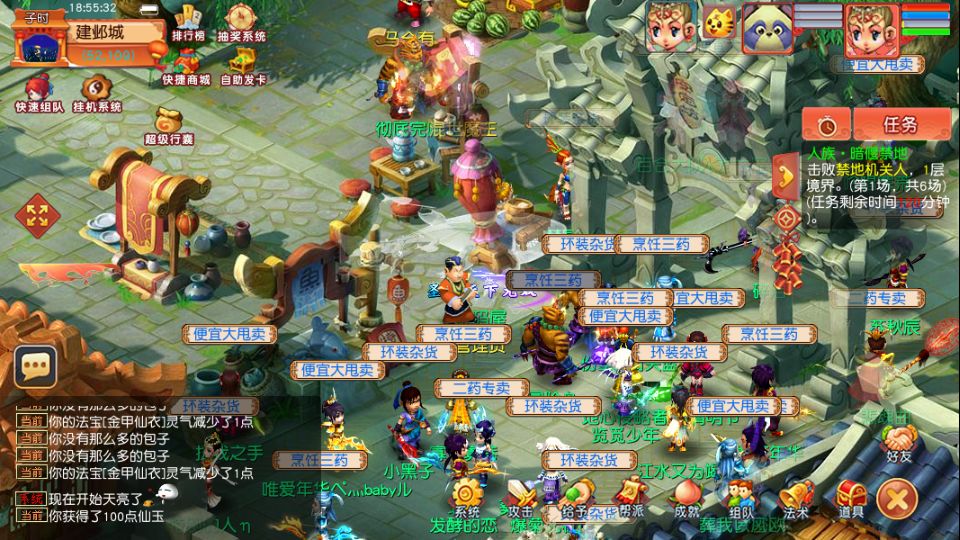The image size is (960, 540).
Task: Open the 成就 achievements peach icon
Action: pos(686,496)
